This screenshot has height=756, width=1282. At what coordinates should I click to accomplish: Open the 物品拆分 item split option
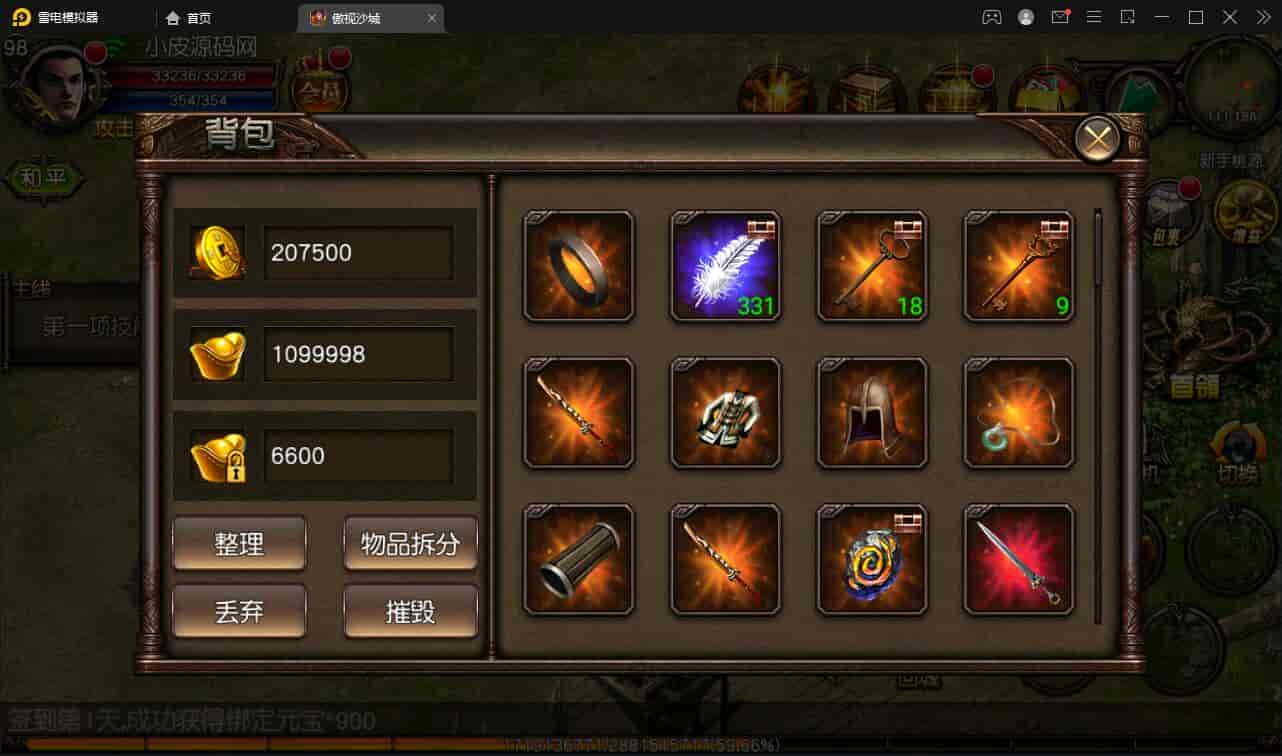(410, 543)
